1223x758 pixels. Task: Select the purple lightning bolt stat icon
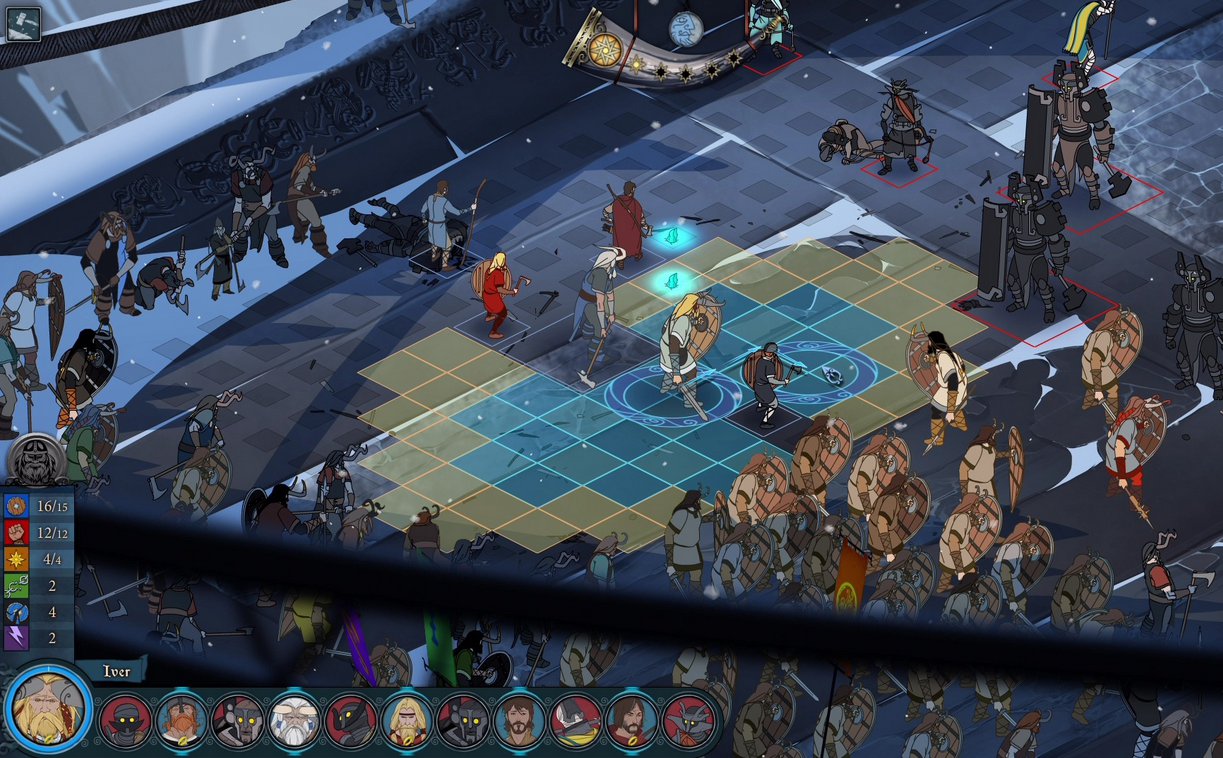(16, 638)
